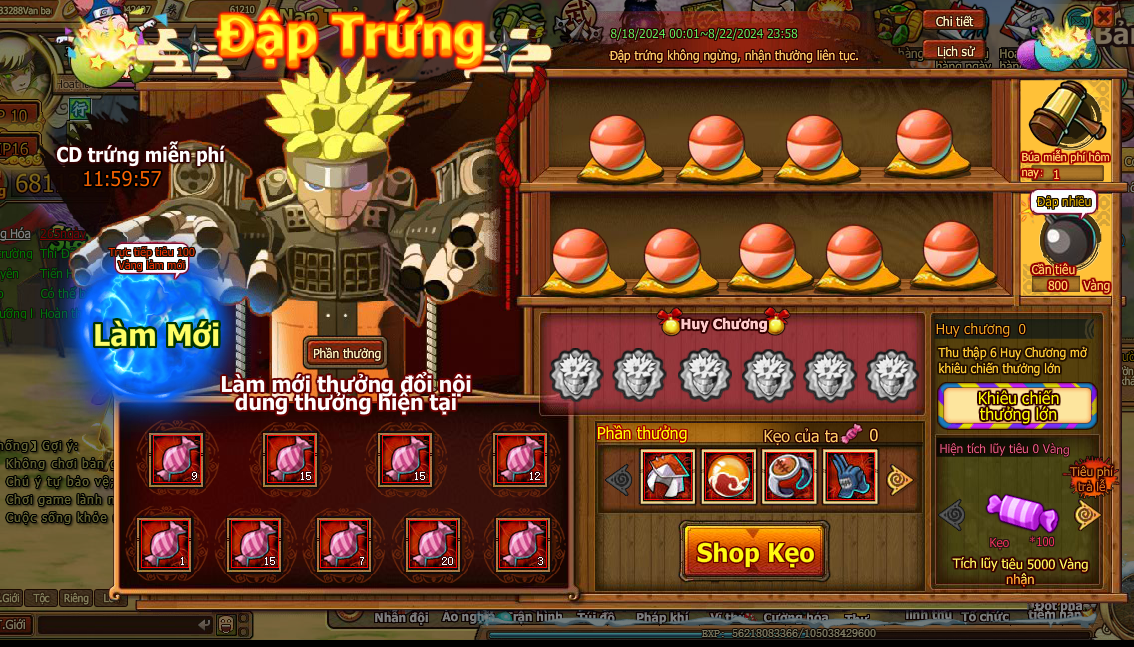Image resolution: width=1134 pixels, height=647 pixels.
Task: Click the Khiêu chiến thưởng lớn button
Action: tap(1017, 406)
